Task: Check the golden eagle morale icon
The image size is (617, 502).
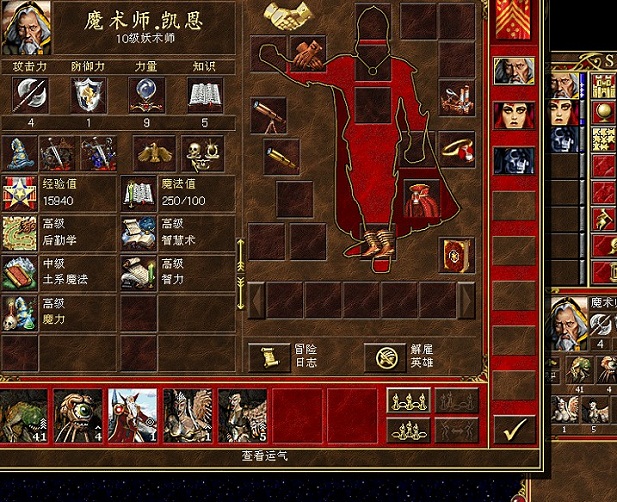Action: (153, 153)
